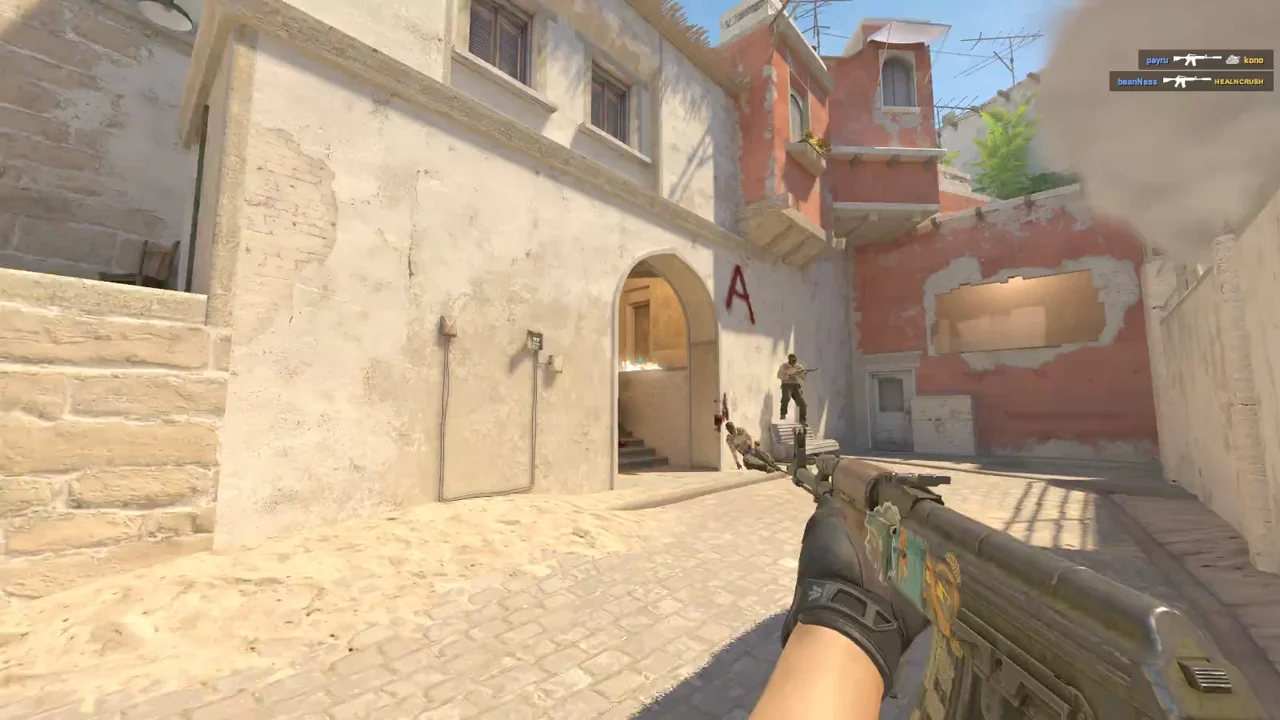
Task: Select the payru–kono kill feed entry
Action: tap(1205, 60)
